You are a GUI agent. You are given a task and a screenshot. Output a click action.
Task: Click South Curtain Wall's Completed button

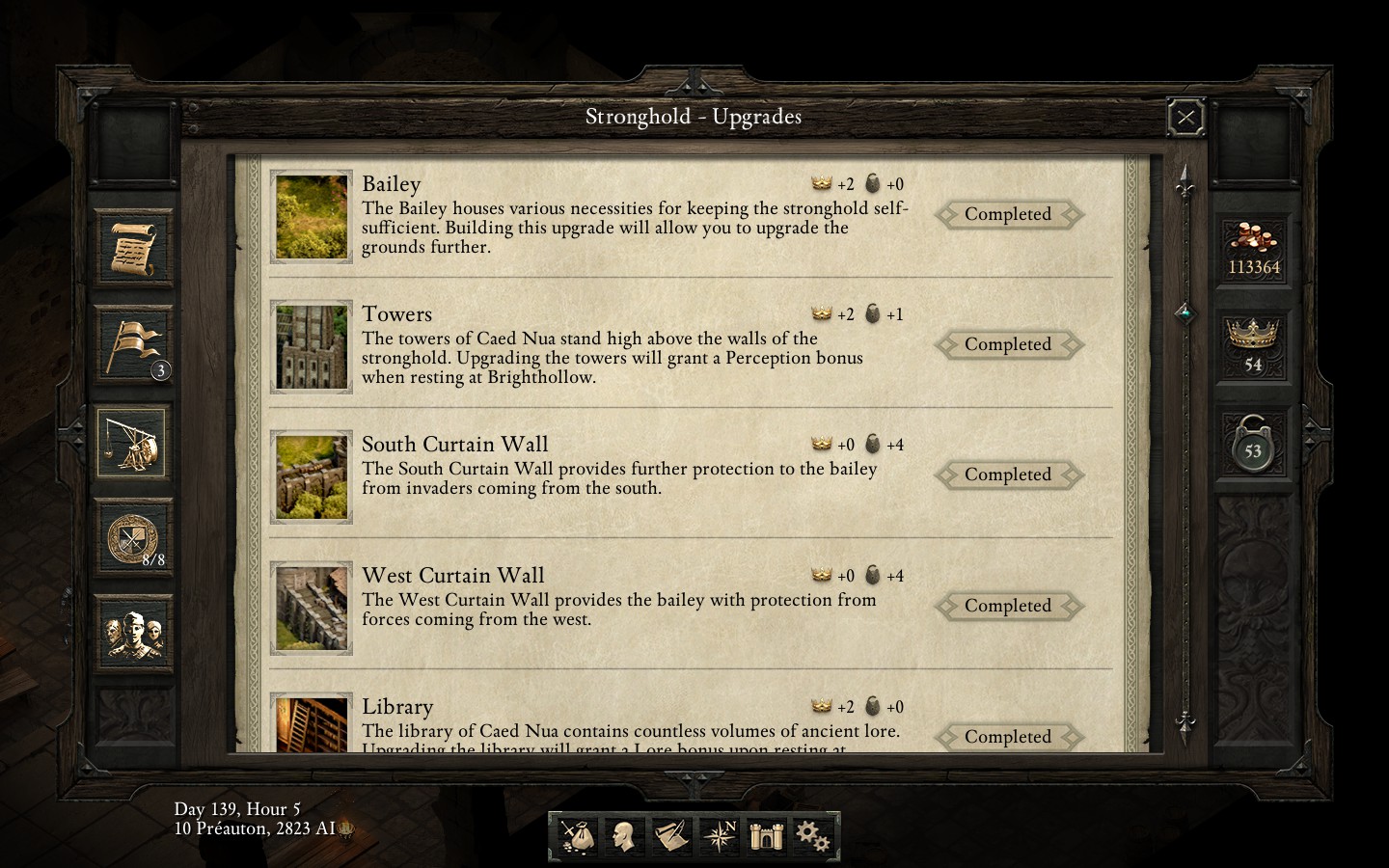pyautogui.click(x=1007, y=475)
